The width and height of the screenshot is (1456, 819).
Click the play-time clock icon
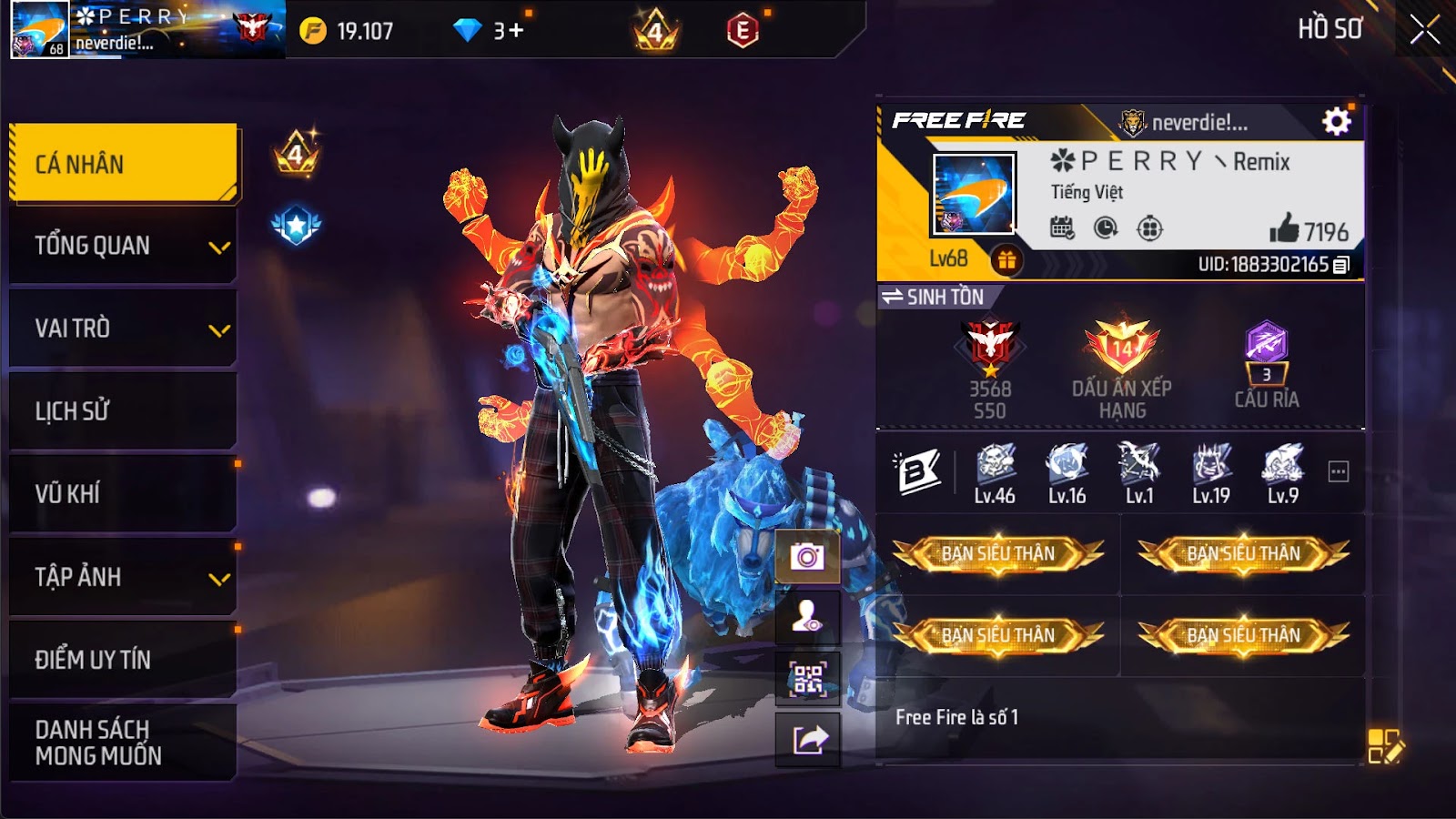click(1105, 226)
